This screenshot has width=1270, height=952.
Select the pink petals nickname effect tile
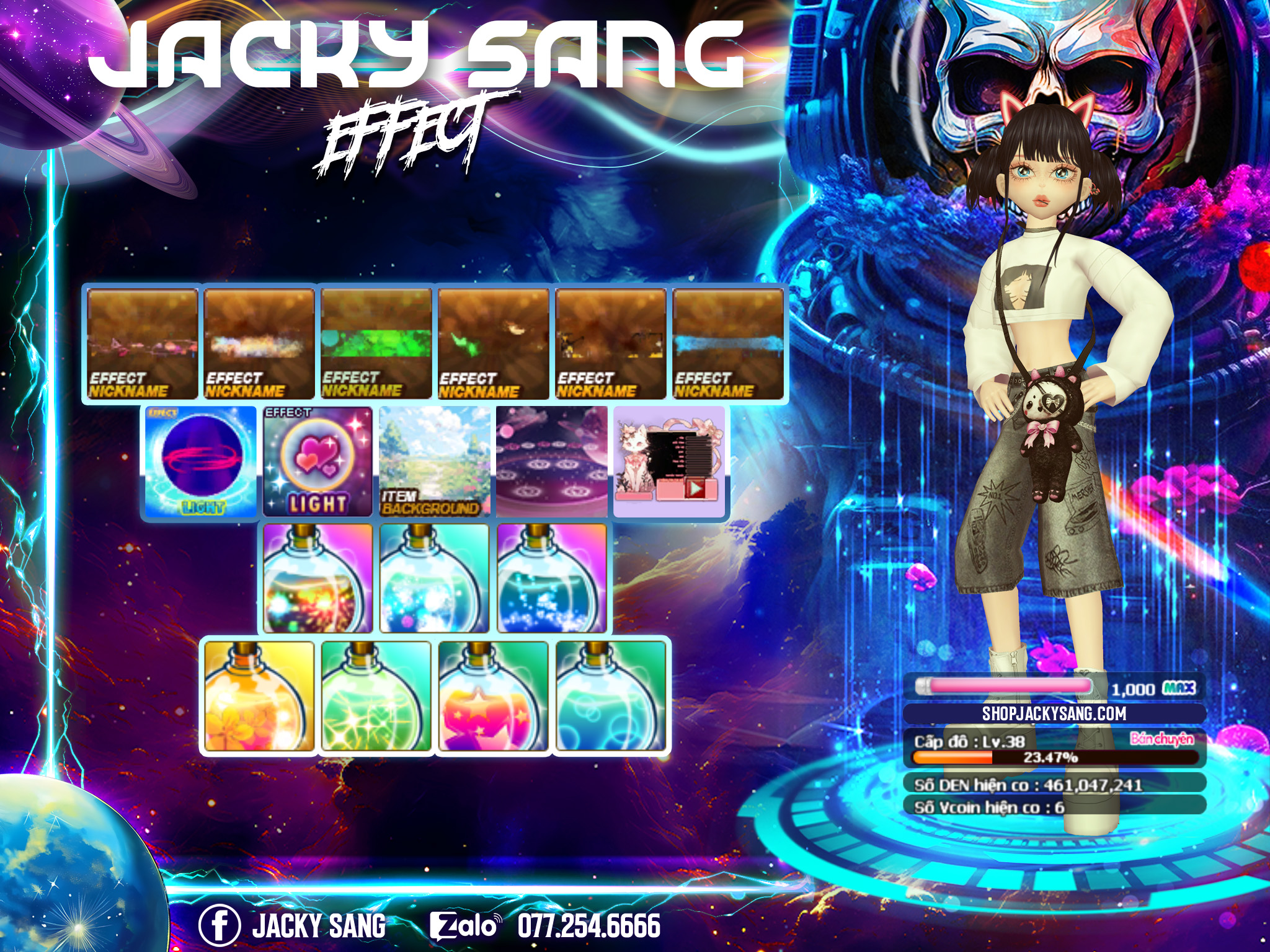[x=142, y=344]
